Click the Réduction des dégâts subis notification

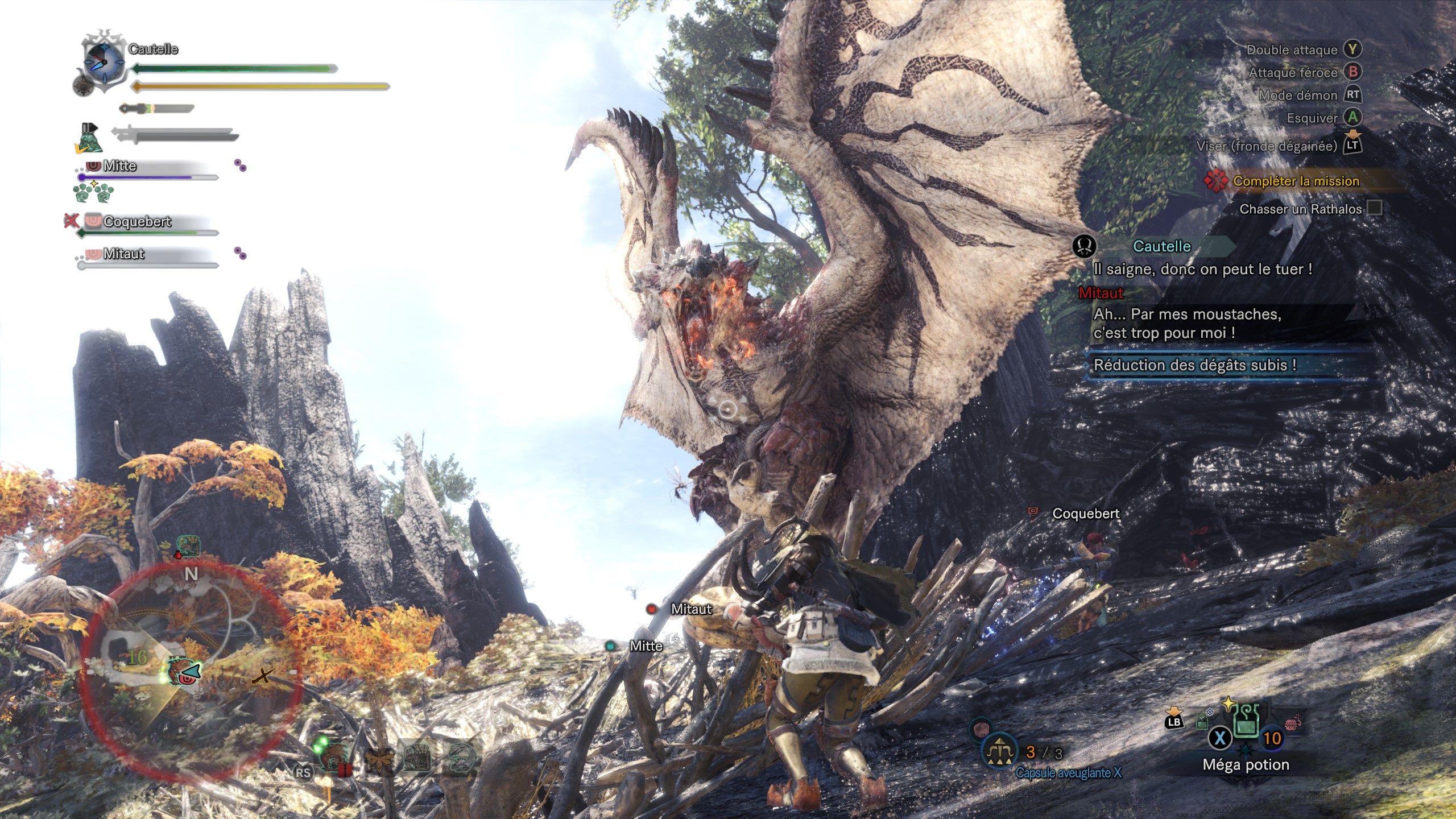(x=1194, y=365)
